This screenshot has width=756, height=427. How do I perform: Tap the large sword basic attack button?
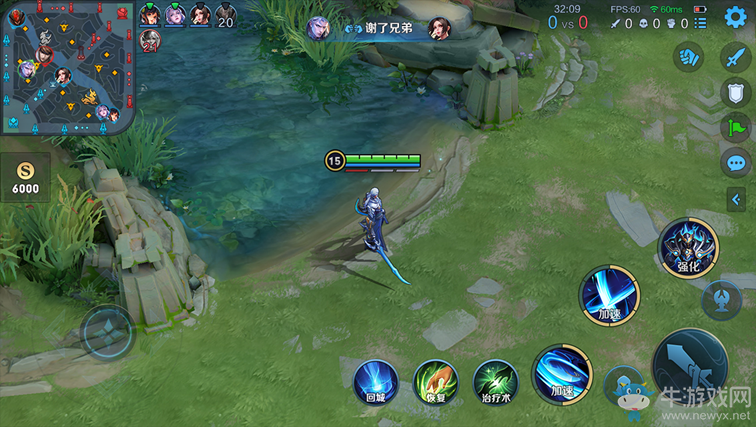[690, 366]
